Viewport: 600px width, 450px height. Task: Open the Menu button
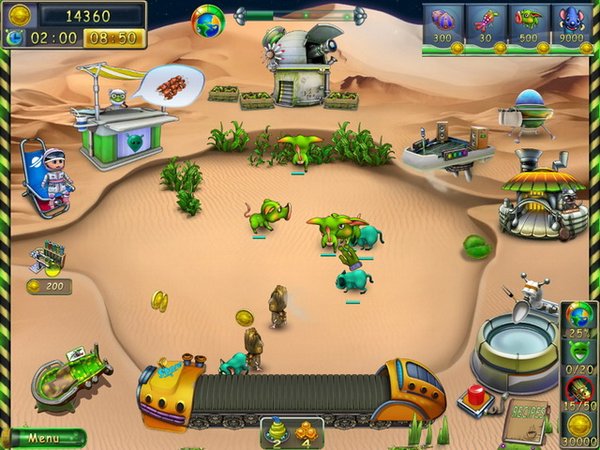43,438
